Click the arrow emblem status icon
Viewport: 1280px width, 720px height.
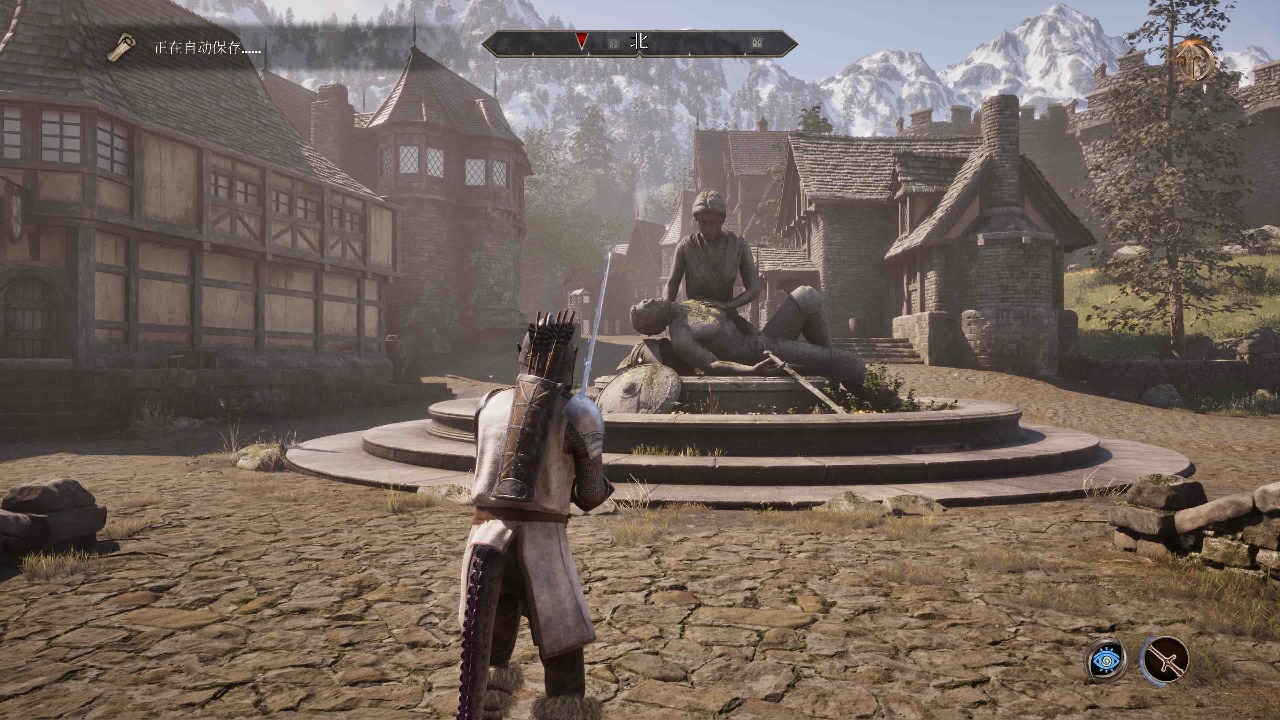click(x=1194, y=60)
